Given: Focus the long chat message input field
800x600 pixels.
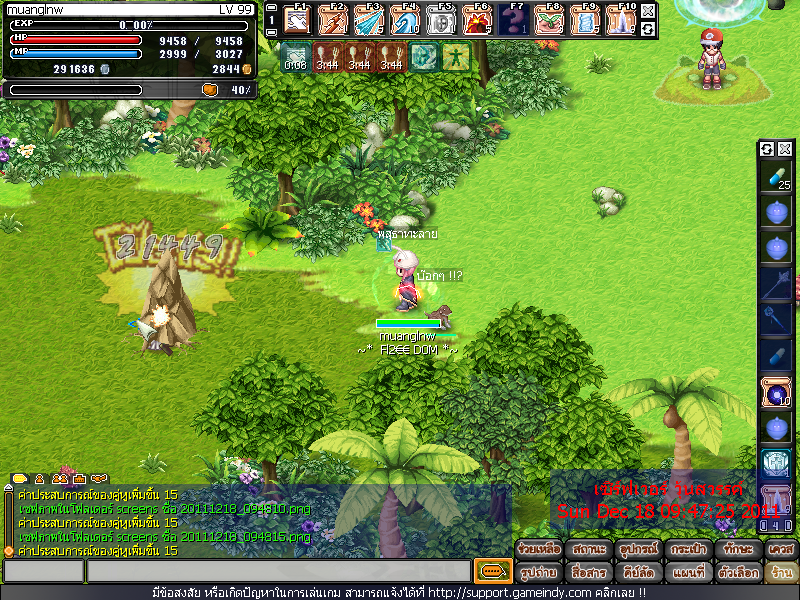Looking at the screenshot, I should click(278, 571).
